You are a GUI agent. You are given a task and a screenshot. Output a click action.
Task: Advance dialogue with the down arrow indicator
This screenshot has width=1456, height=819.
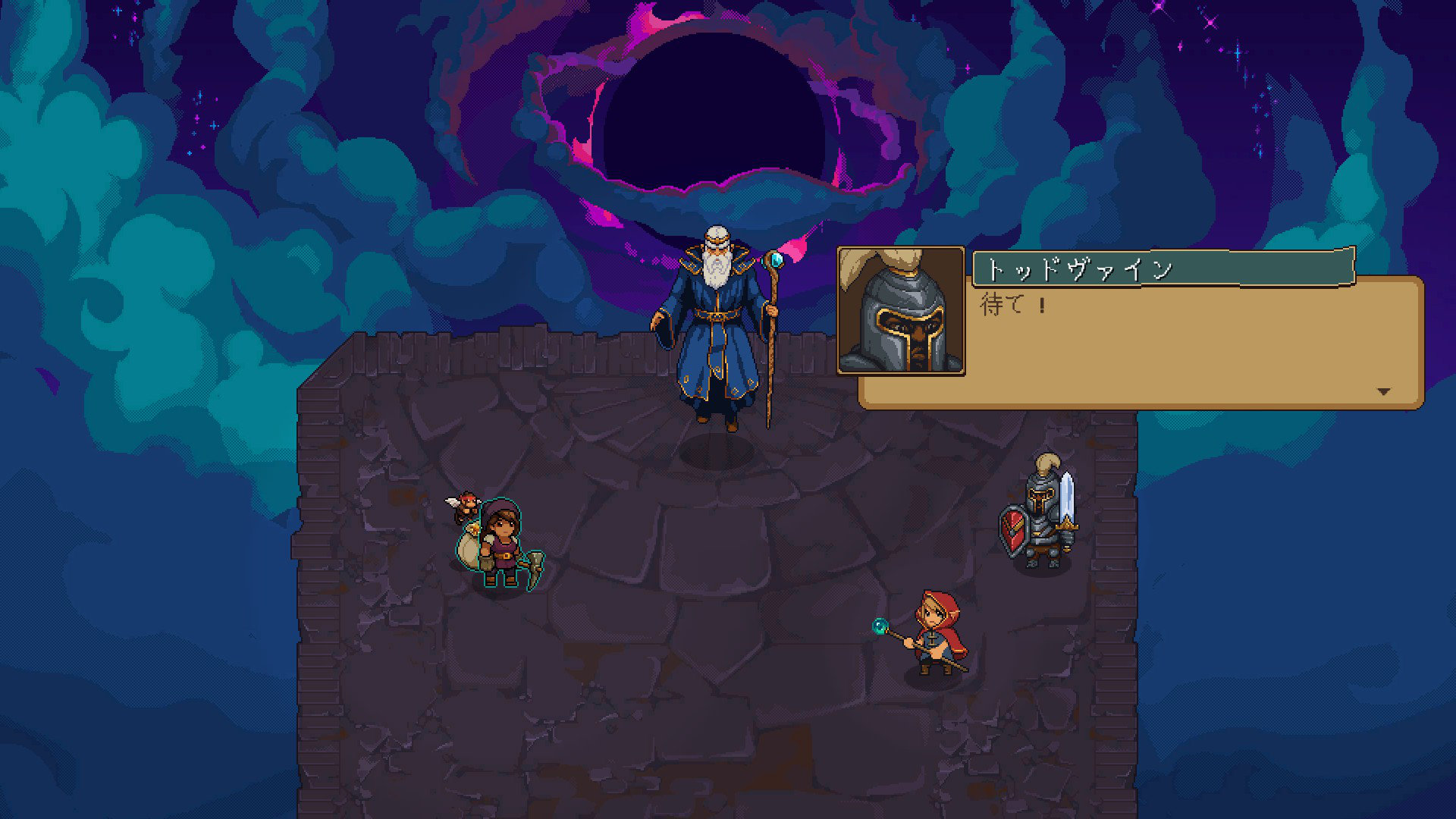click(x=1383, y=391)
